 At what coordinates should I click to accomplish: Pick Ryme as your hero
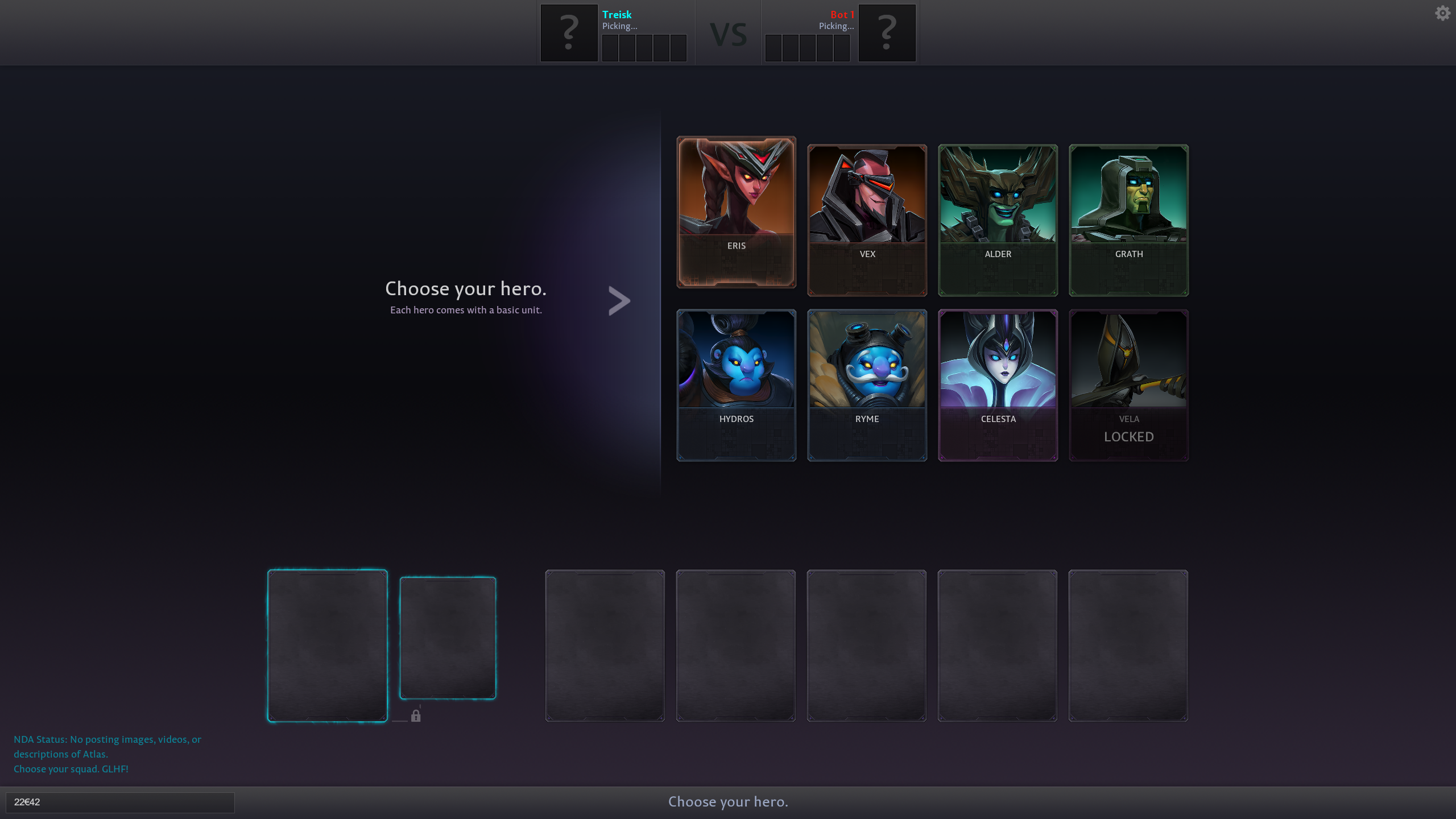[x=867, y=385]
